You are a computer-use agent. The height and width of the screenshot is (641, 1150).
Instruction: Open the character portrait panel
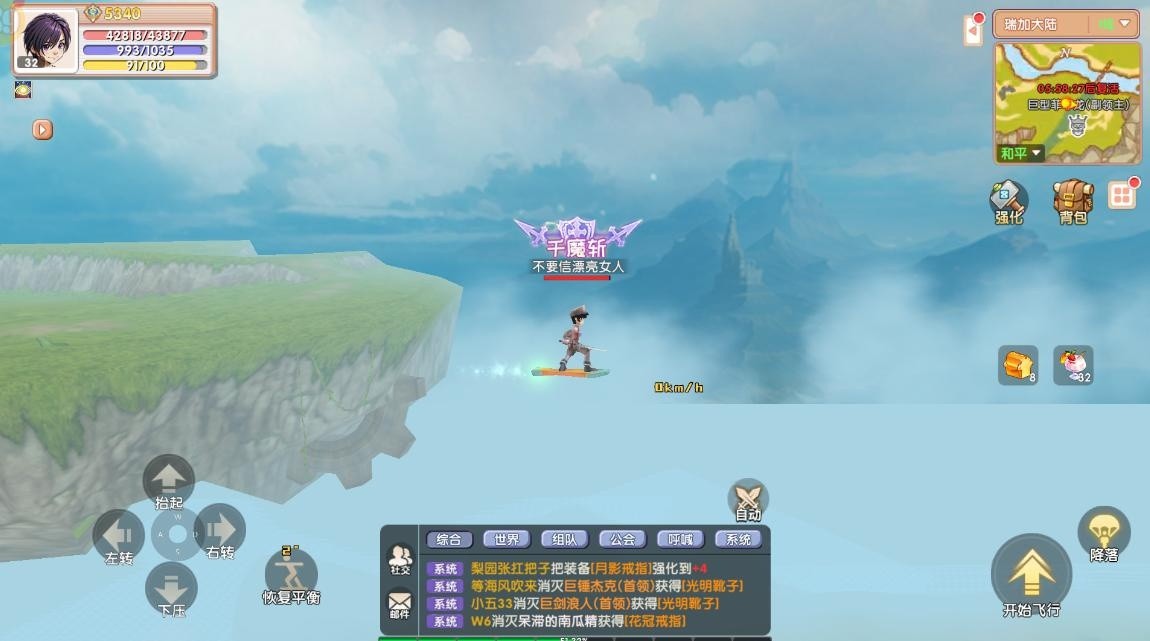tap(45, 38)
